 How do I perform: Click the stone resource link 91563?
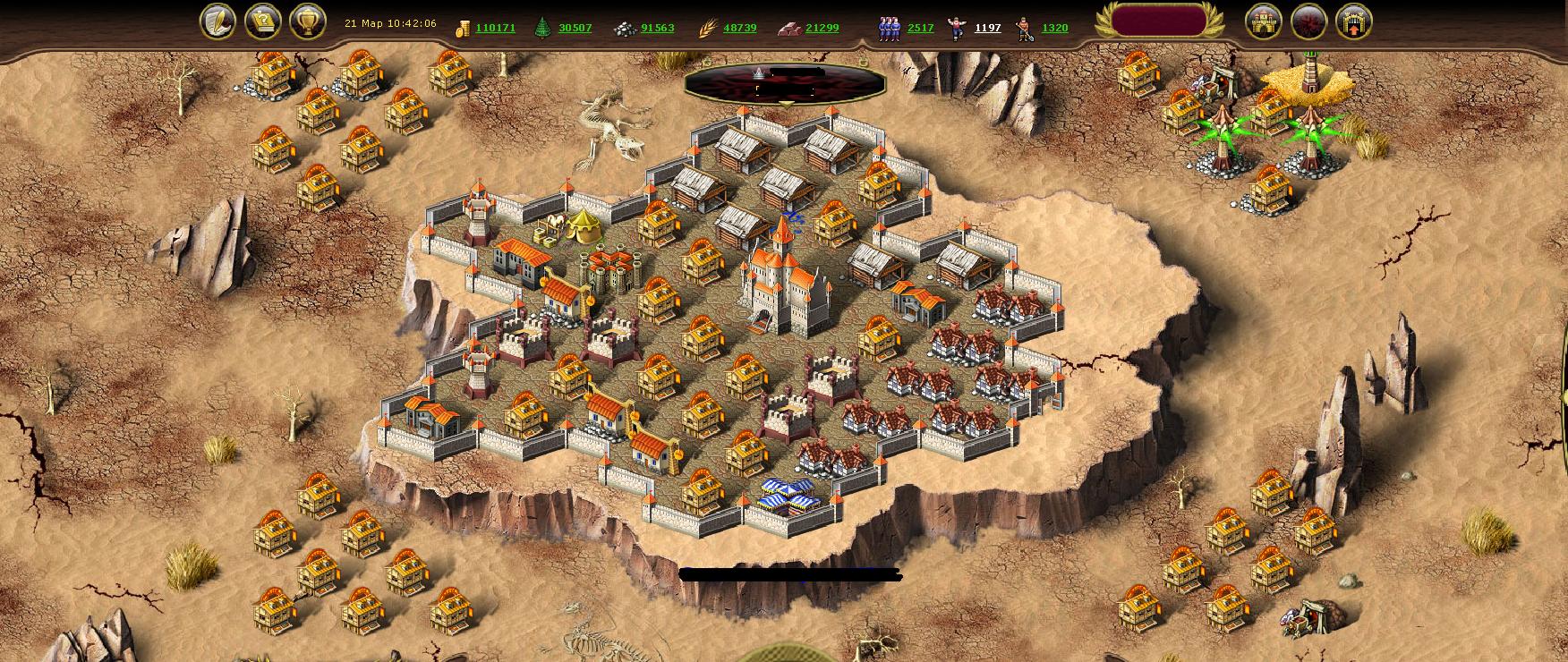[657, 28]
